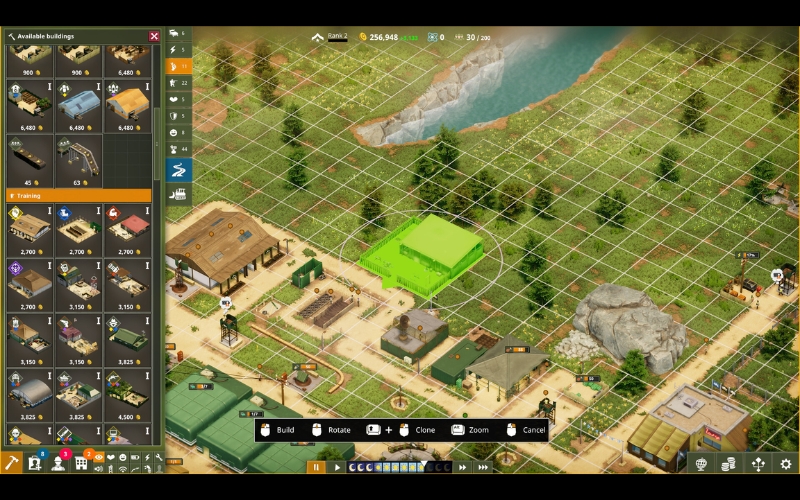Set game speed to fast forward
800x500 pixels.
(463, 466)
